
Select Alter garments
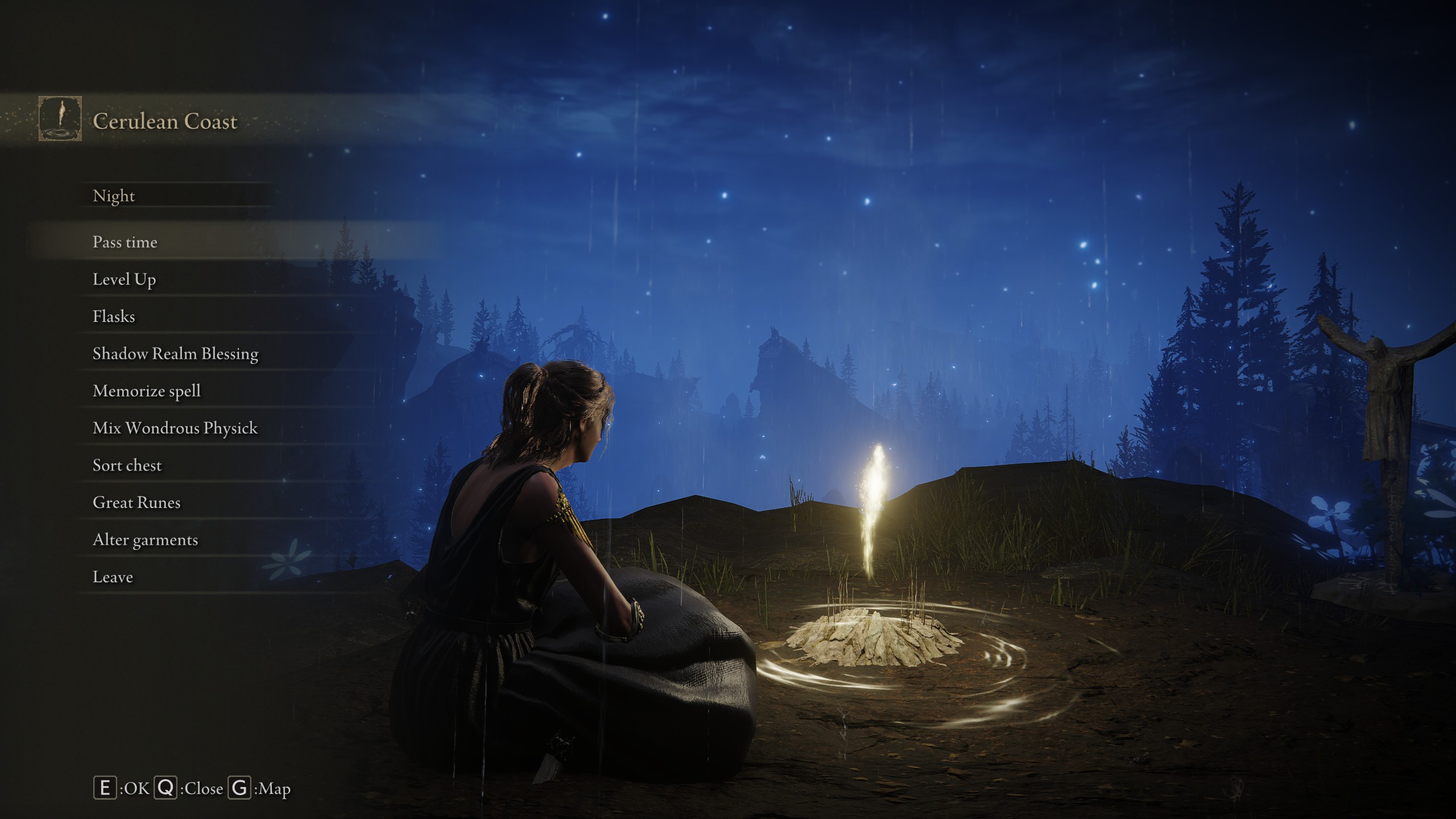[145, 540]
